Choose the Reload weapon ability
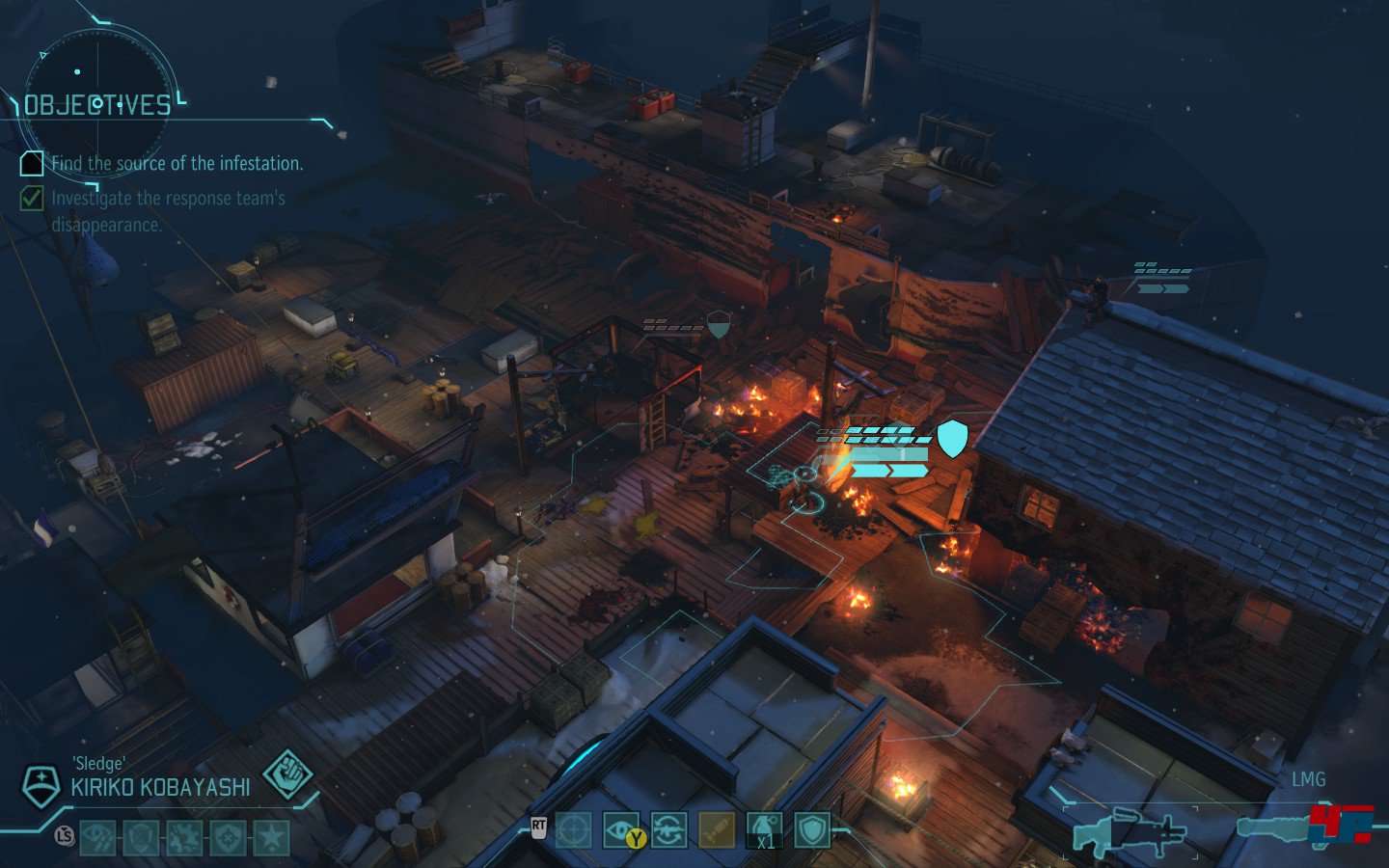The height and width of the screenshot is (868, 1389). 668,829
